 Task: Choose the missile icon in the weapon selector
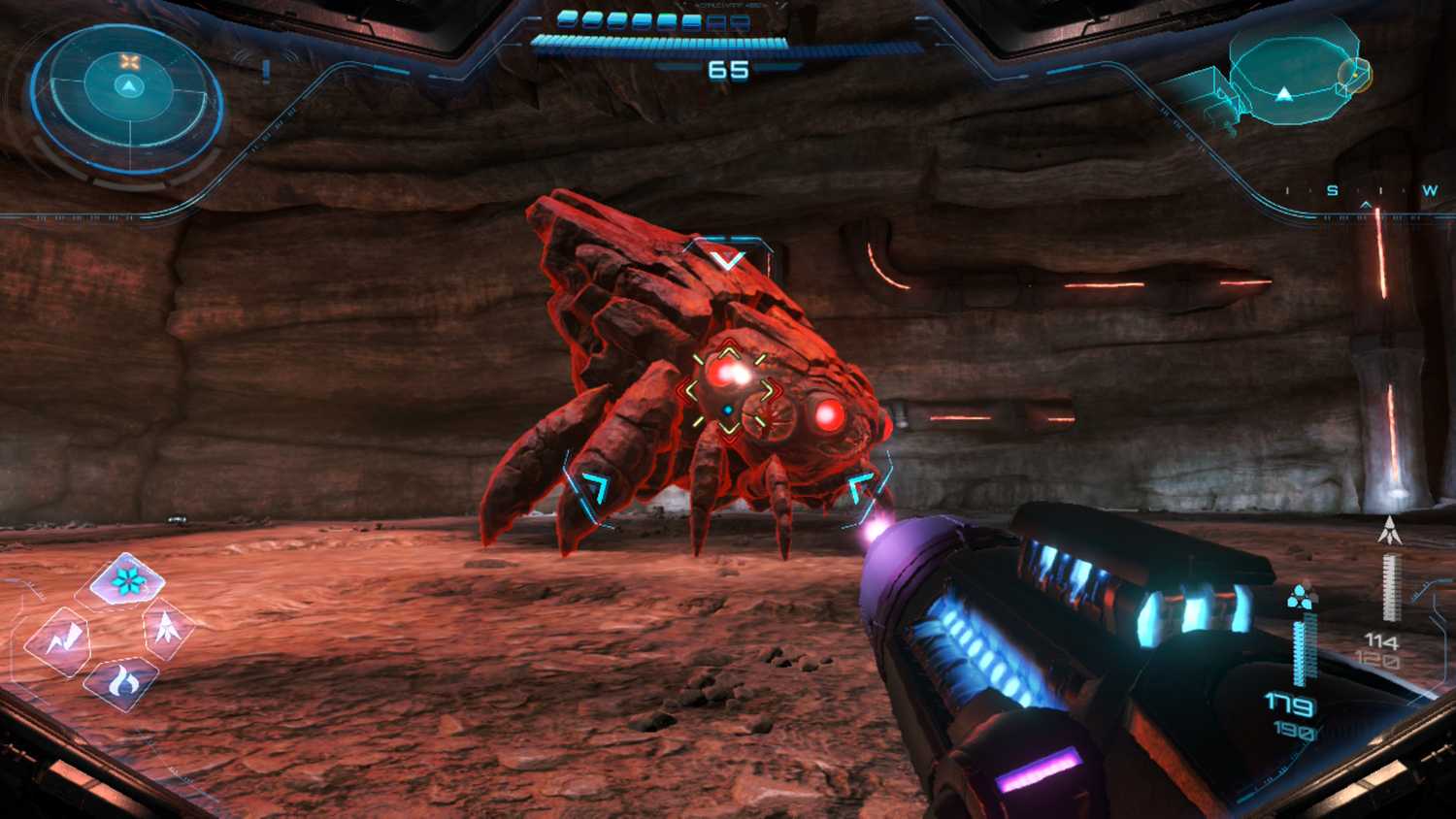(x=167, y=627)
